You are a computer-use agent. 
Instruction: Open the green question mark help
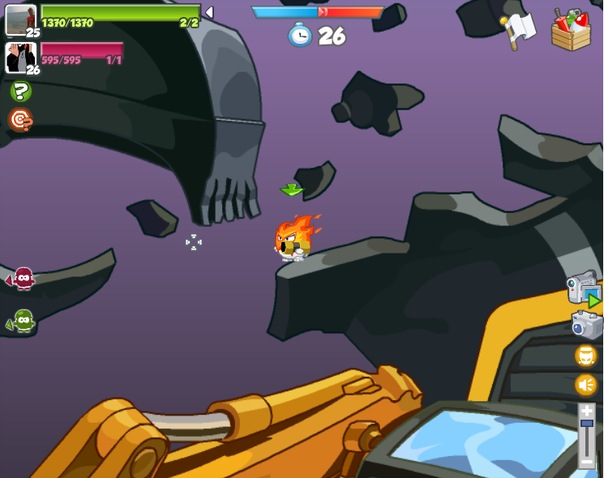tap(20, 91)
